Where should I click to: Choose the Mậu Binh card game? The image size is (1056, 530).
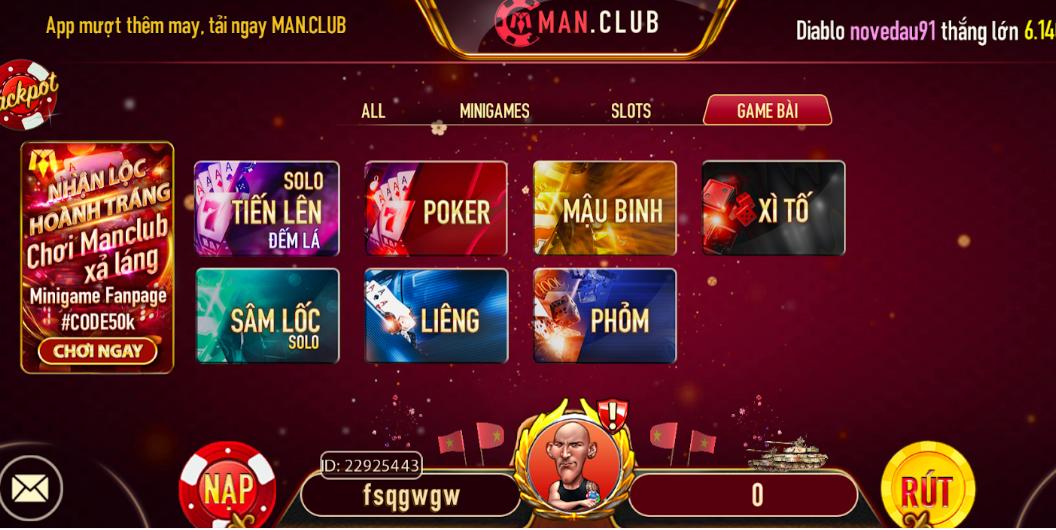coord(605,209)
